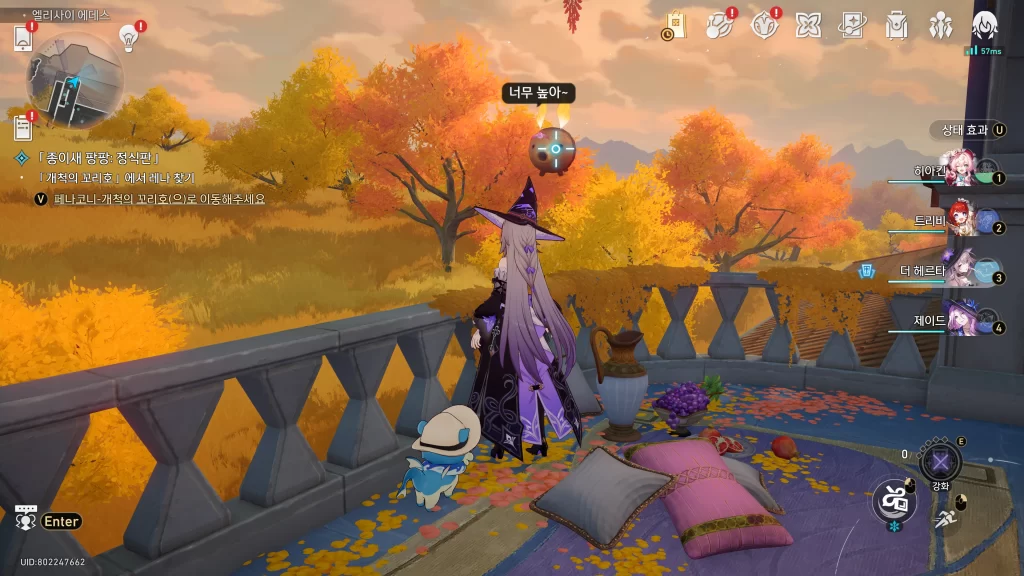This screenshot has height=576, width=1024.
Task: Activate the 강화 technique skill
Action: (x=940, y=462)
